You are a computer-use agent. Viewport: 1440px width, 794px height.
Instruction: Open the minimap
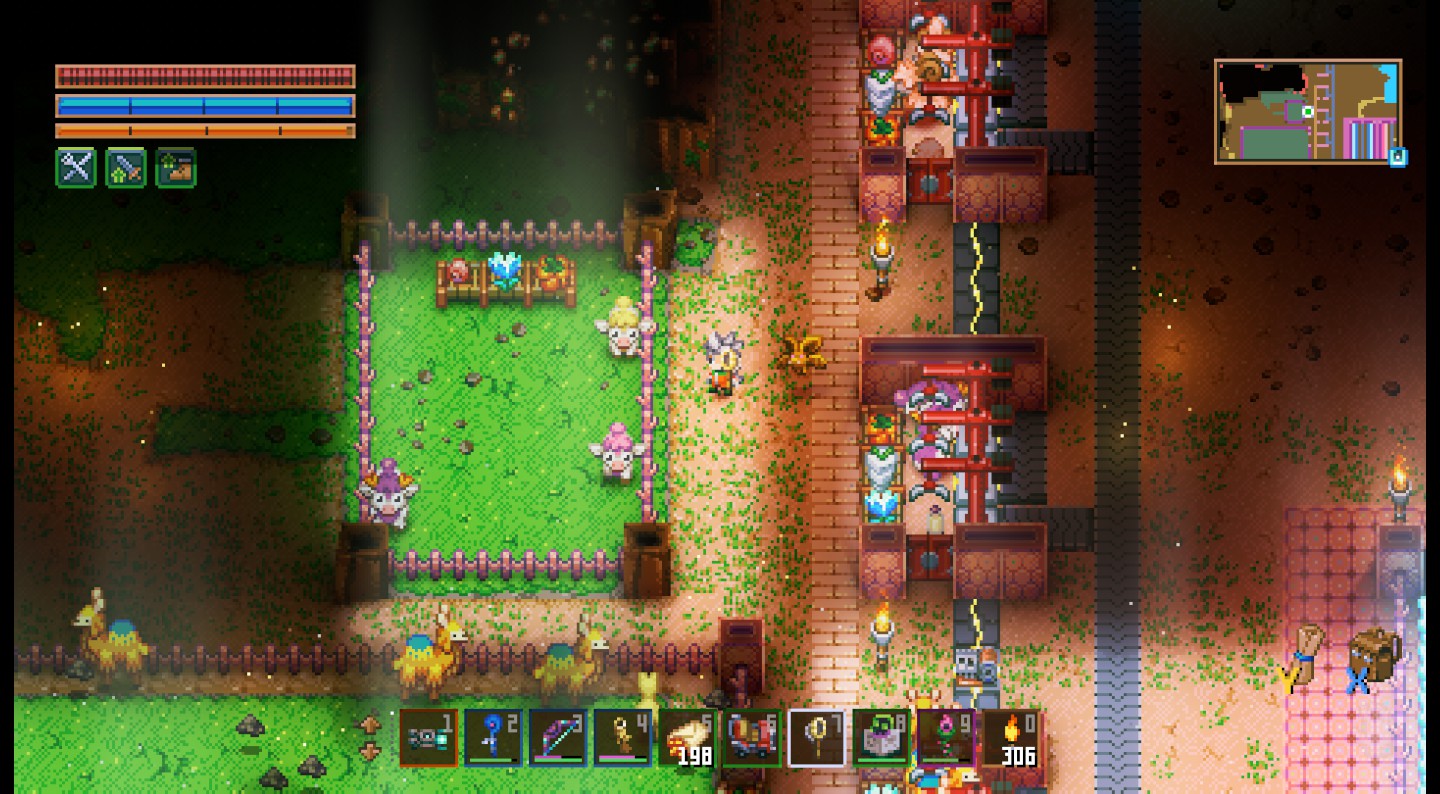point(1307,111)
